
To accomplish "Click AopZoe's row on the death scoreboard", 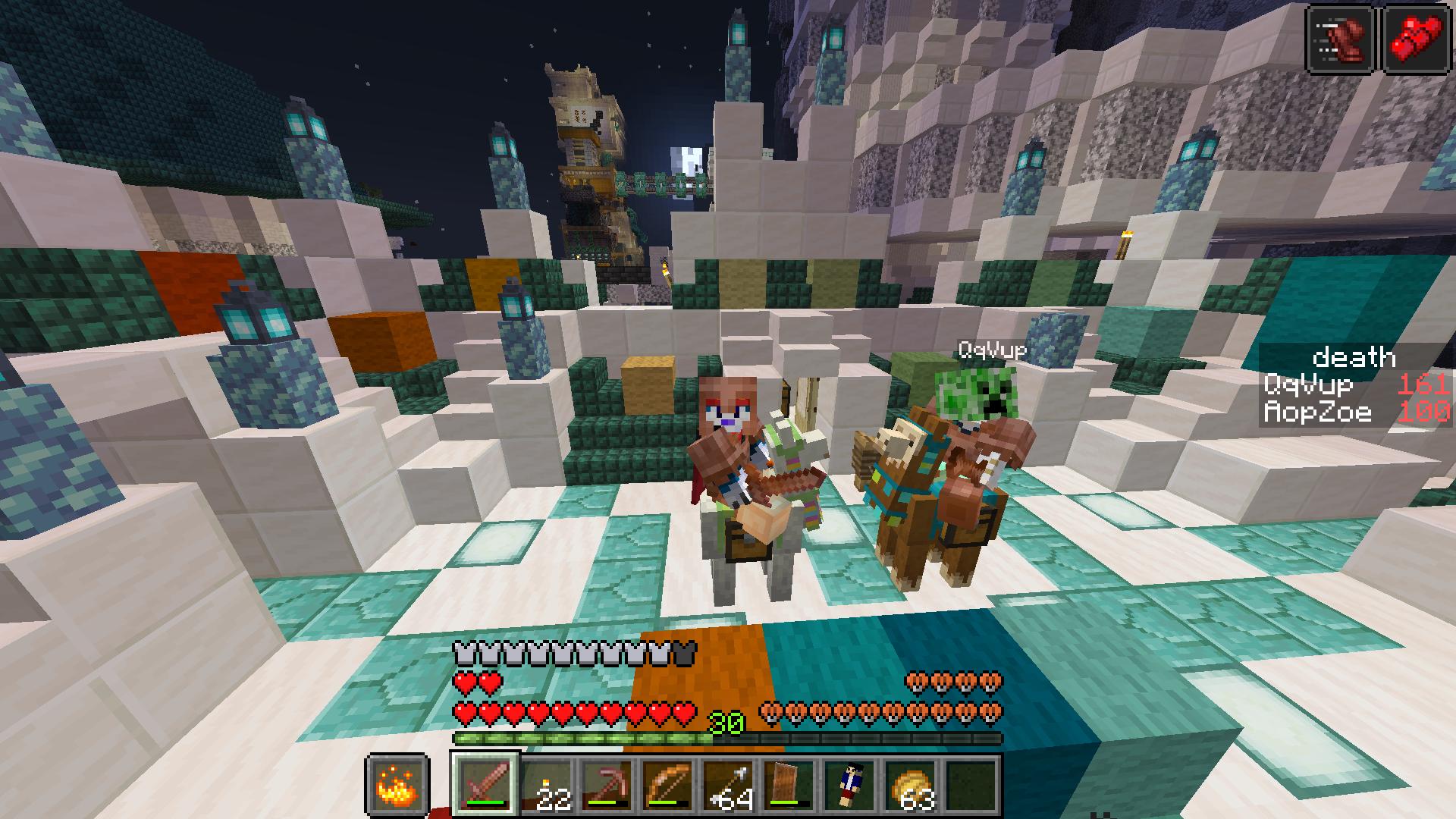I will click(1356, 413).
